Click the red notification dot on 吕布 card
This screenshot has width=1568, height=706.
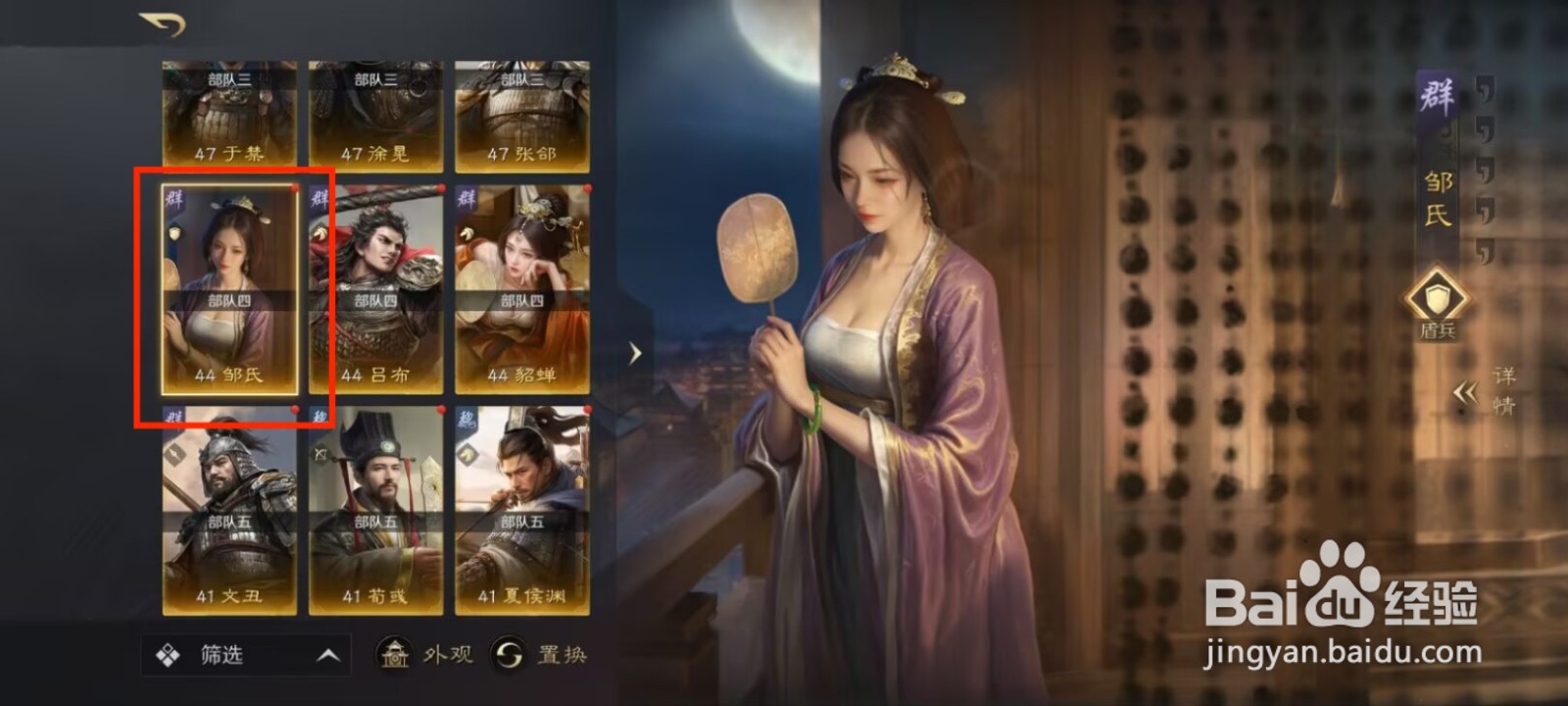point(442,188)
